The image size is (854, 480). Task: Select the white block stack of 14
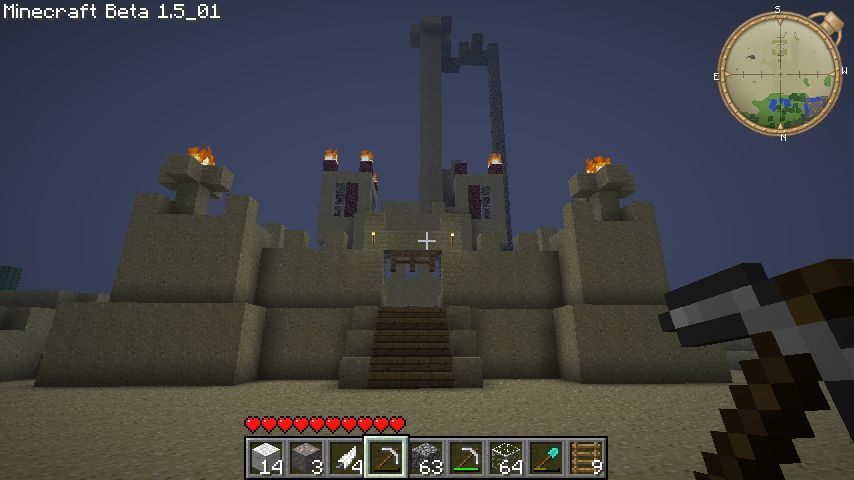tap(265, 458)
